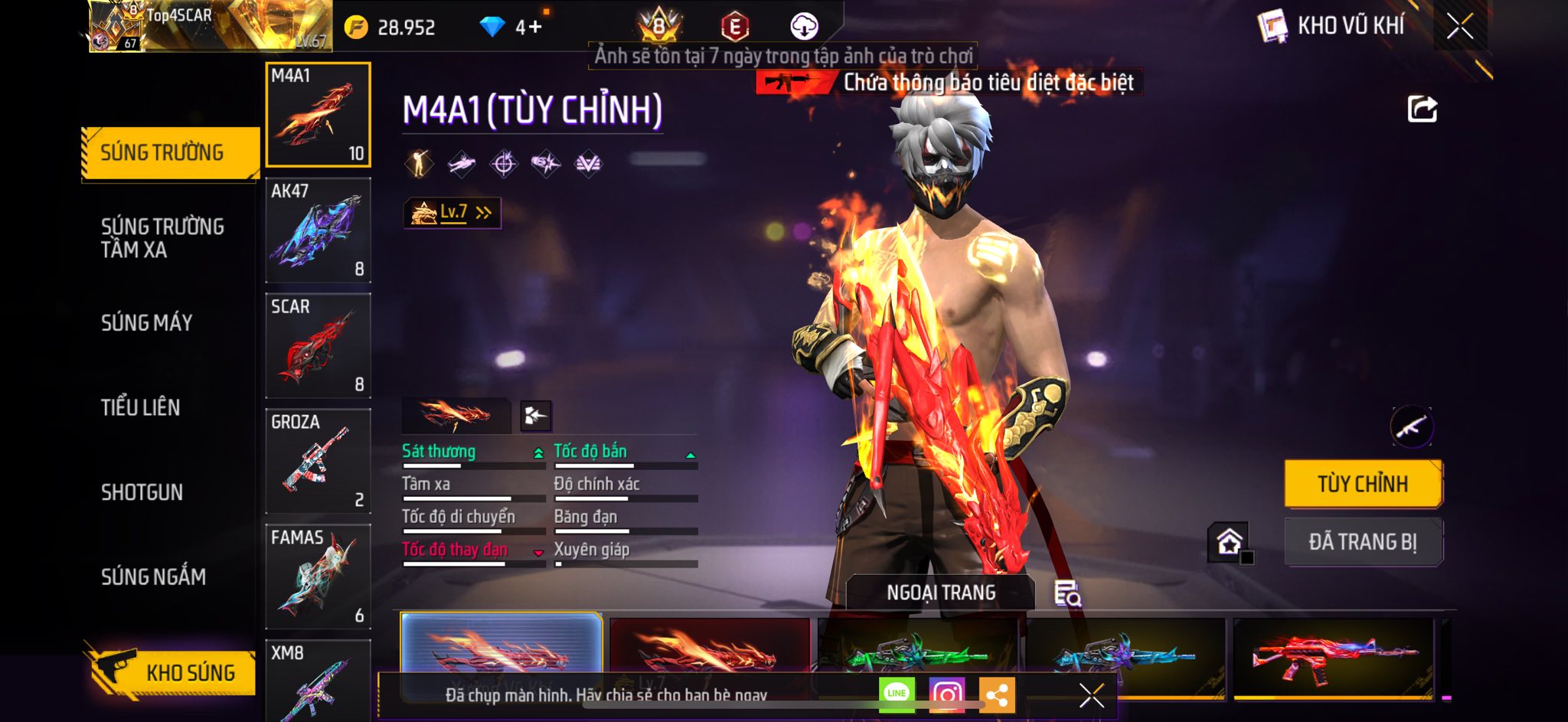Viewport: 1568px width, 722px height.
Task: Choose the TIỂU LIÊN category
Action: tap(141, 407)
